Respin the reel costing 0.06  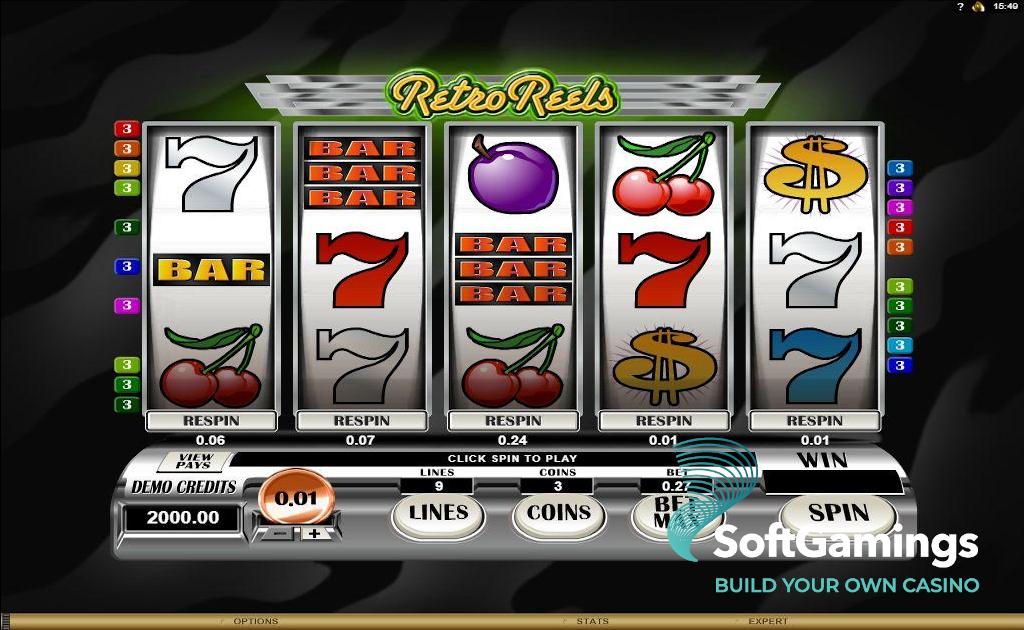(x=211, y=421)
